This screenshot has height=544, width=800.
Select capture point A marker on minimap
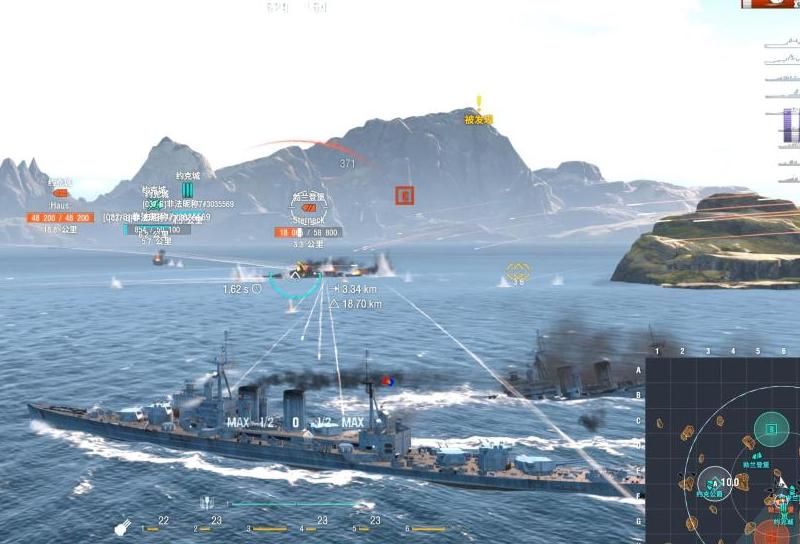click(x=714, y=483)
